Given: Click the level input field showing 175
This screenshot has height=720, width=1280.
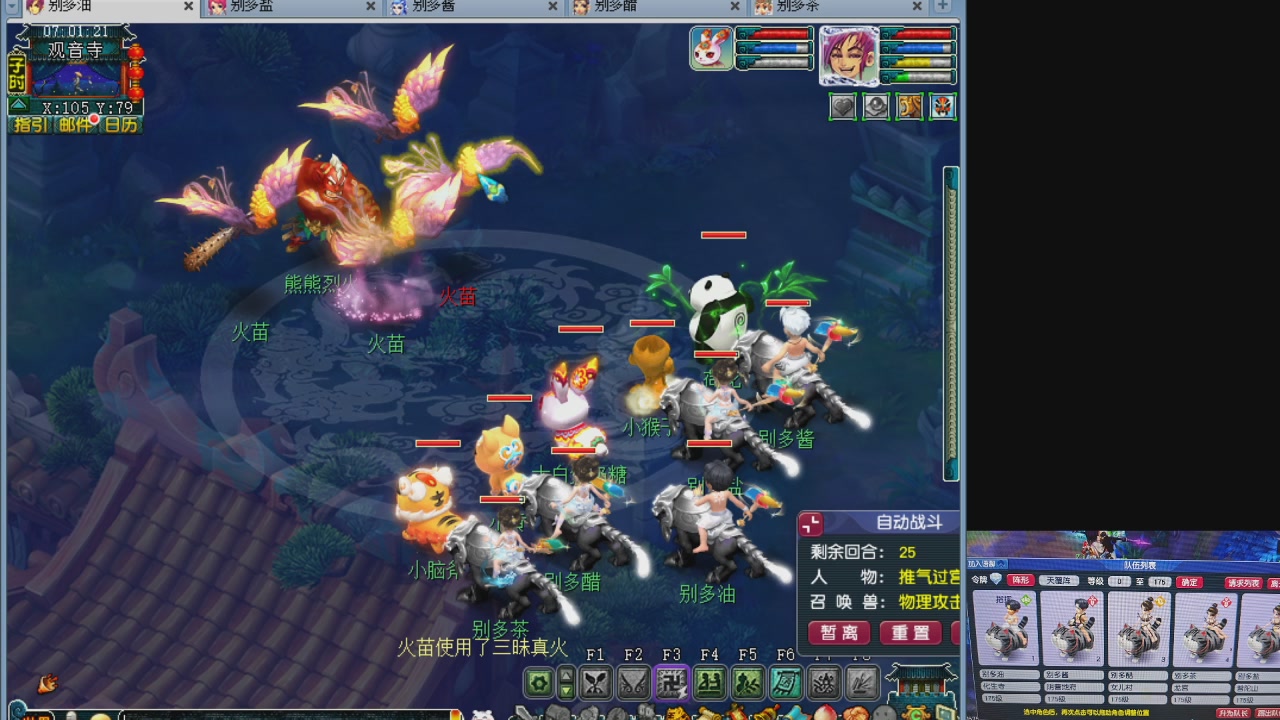Looking at the screenshot, I should click(1159, 582).
